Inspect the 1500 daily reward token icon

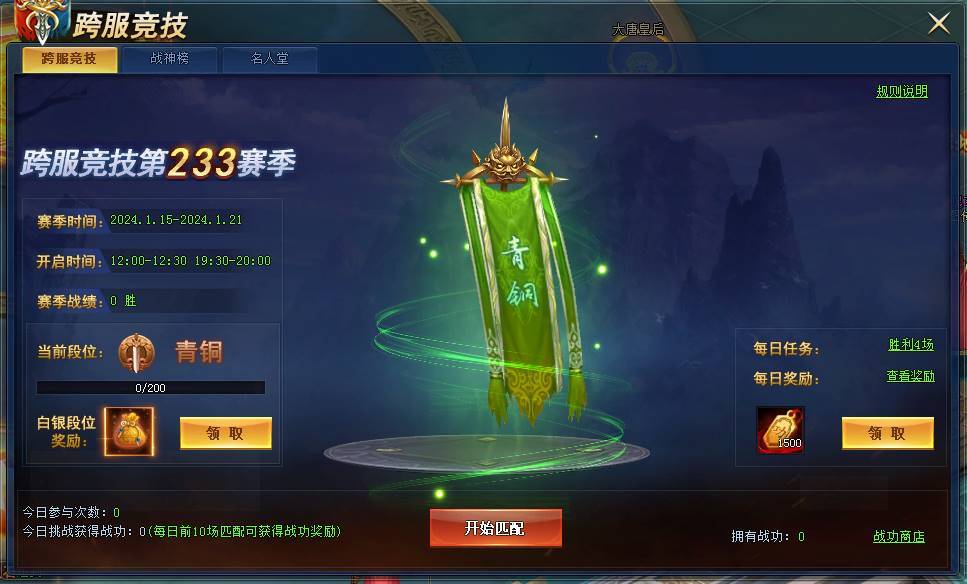point(781,430)
